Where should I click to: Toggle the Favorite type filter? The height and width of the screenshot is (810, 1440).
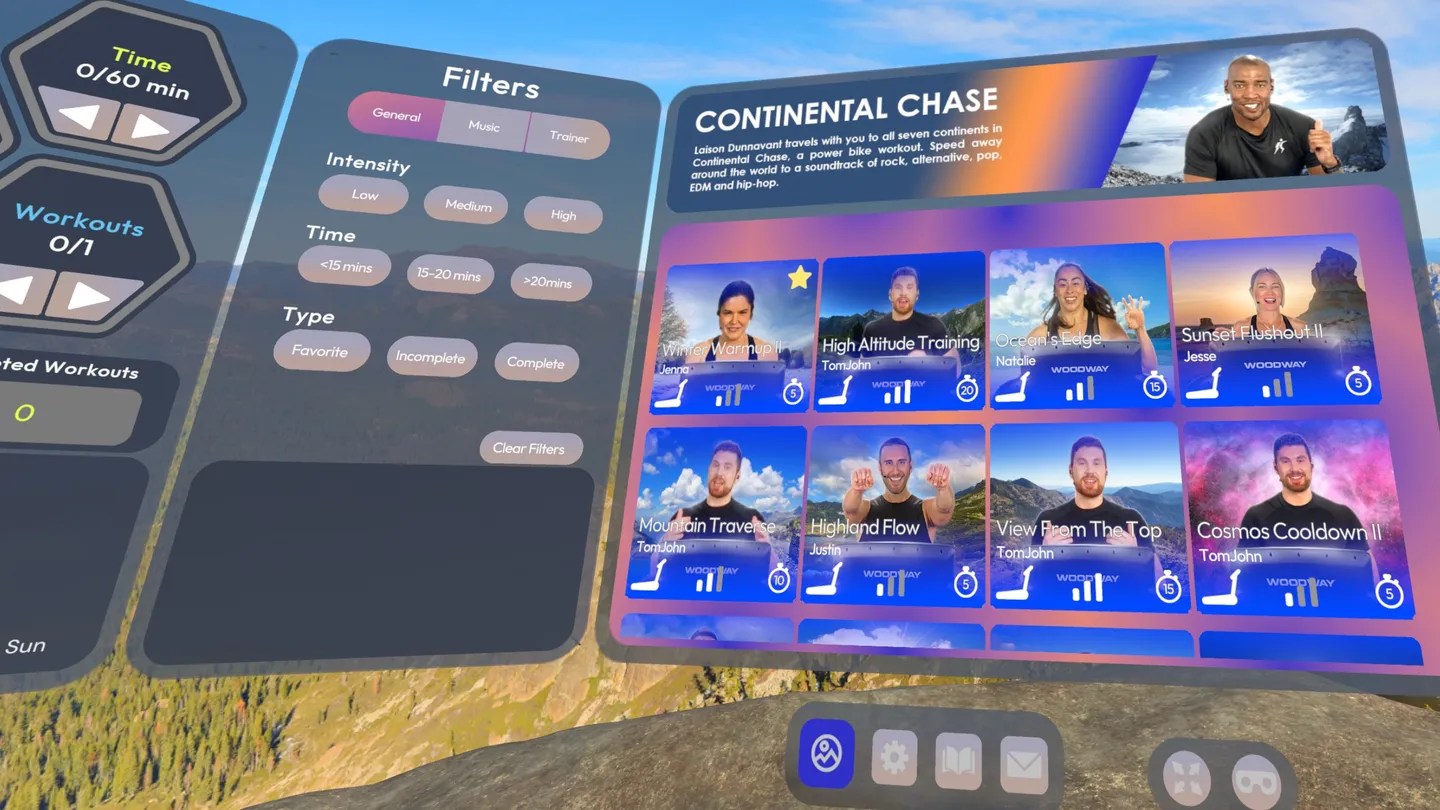click(x=321, y=351)
